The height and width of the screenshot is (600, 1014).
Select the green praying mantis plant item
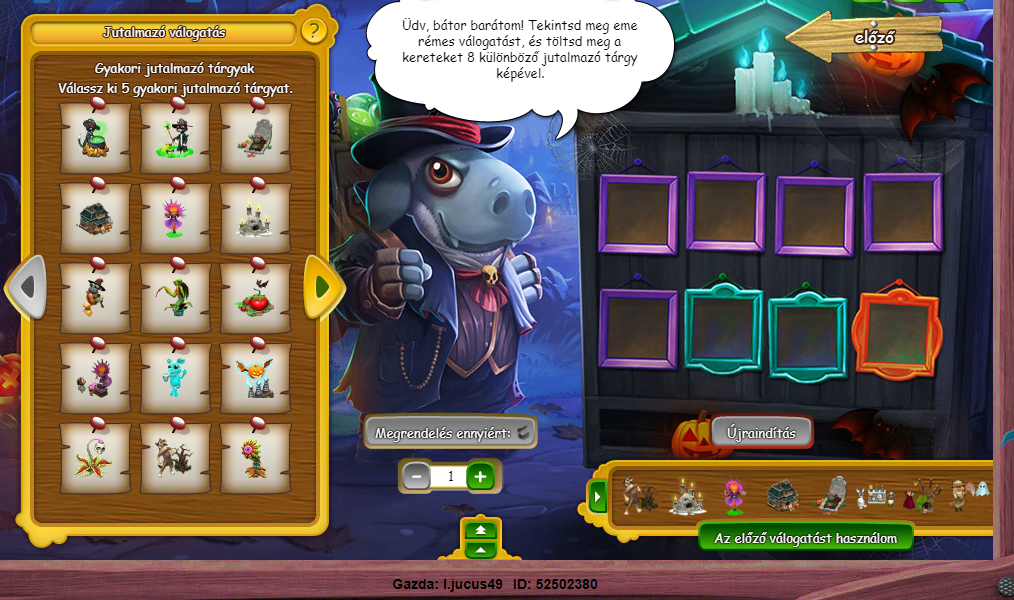tap(175, 297)
